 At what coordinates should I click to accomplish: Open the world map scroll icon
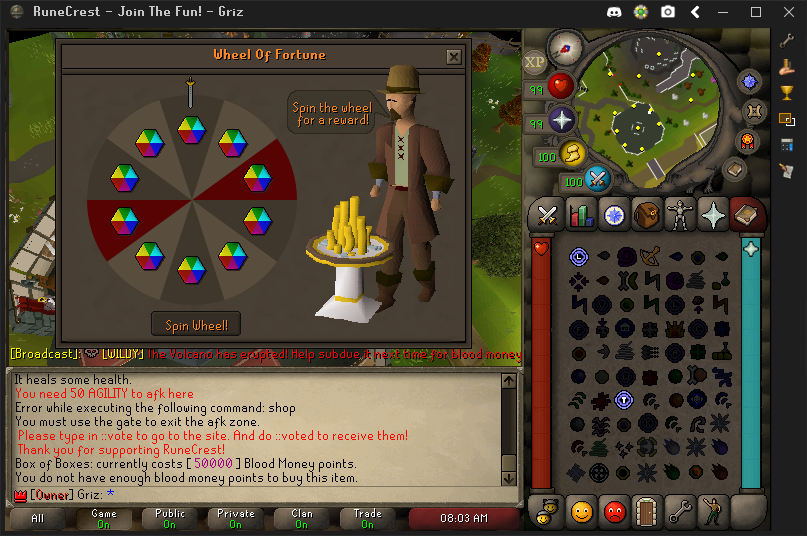[733, 171]
